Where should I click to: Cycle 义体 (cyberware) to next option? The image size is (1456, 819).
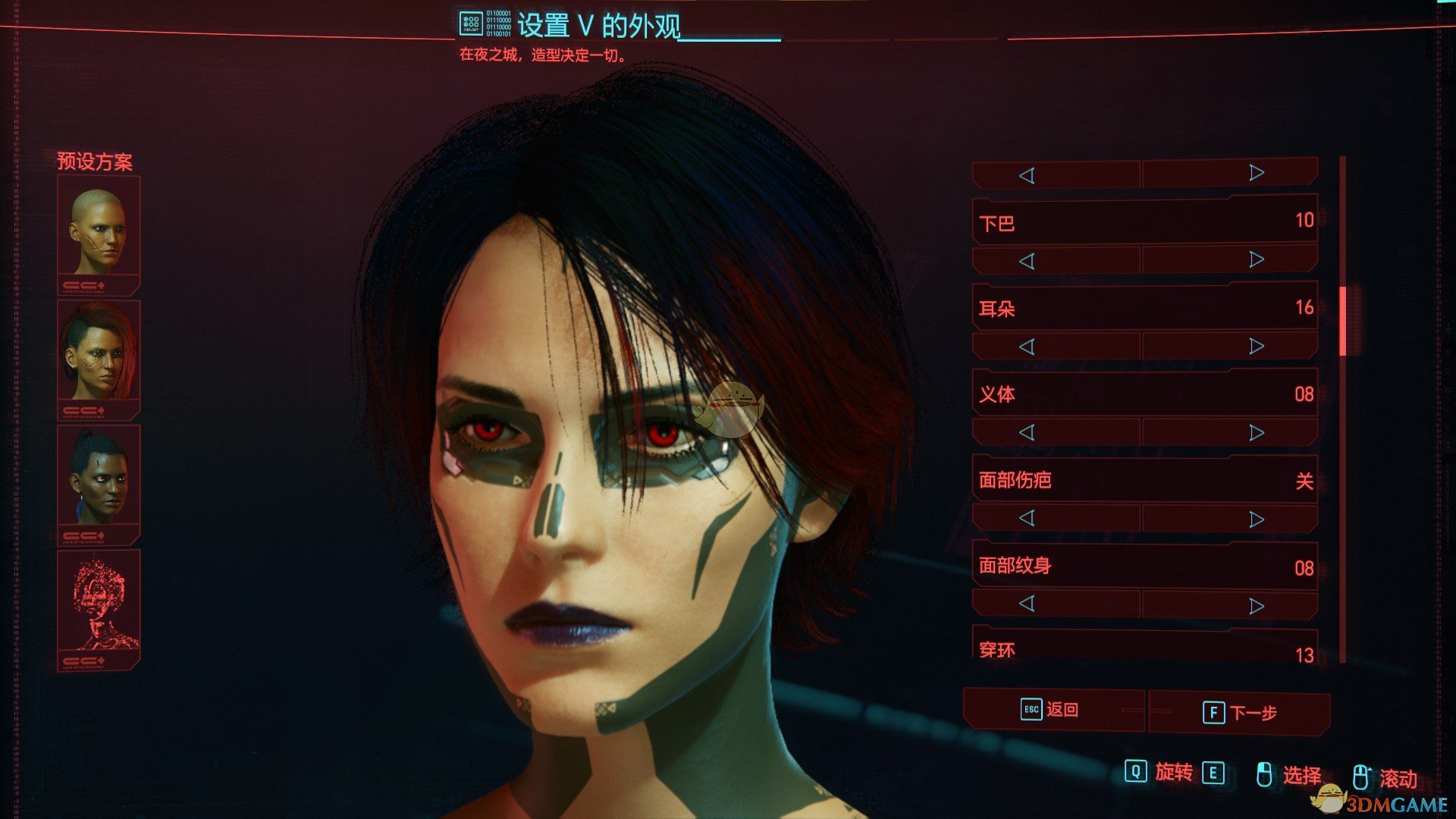pyautogui.click(x=1257, y=433)
